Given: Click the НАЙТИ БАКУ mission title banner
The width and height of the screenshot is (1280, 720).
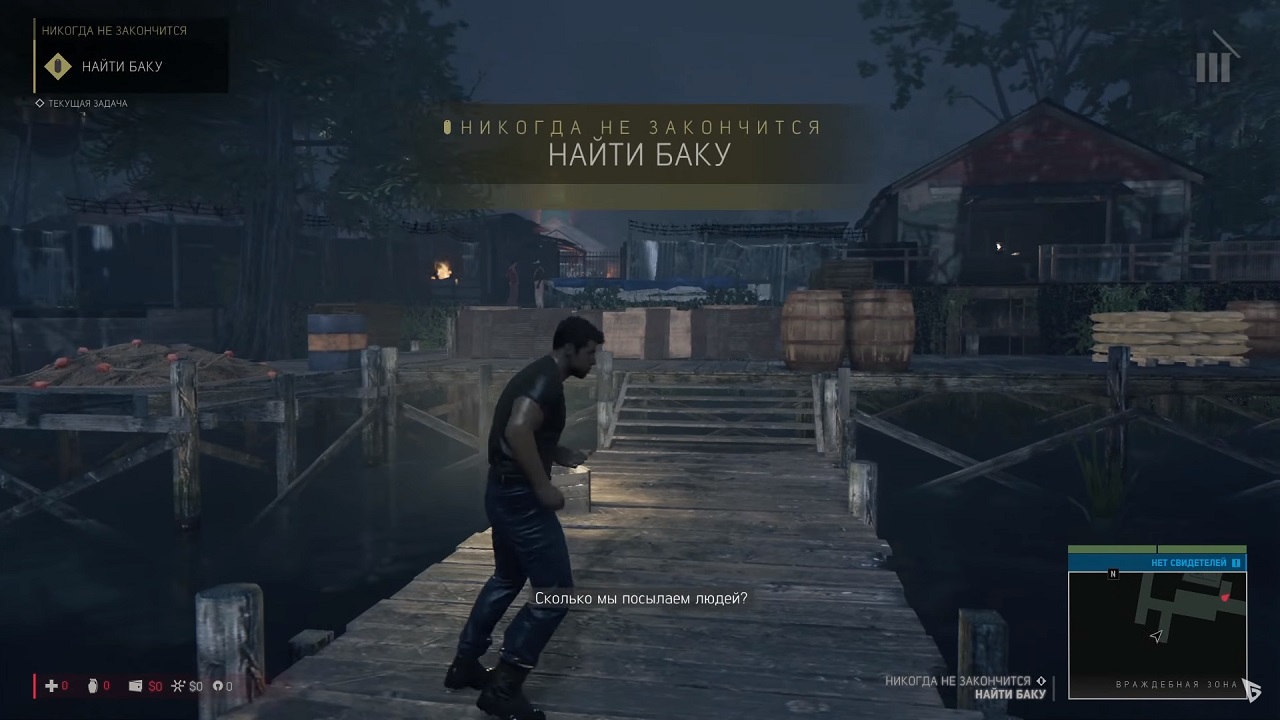Looking at the screenshot, I should coord(639,153).
